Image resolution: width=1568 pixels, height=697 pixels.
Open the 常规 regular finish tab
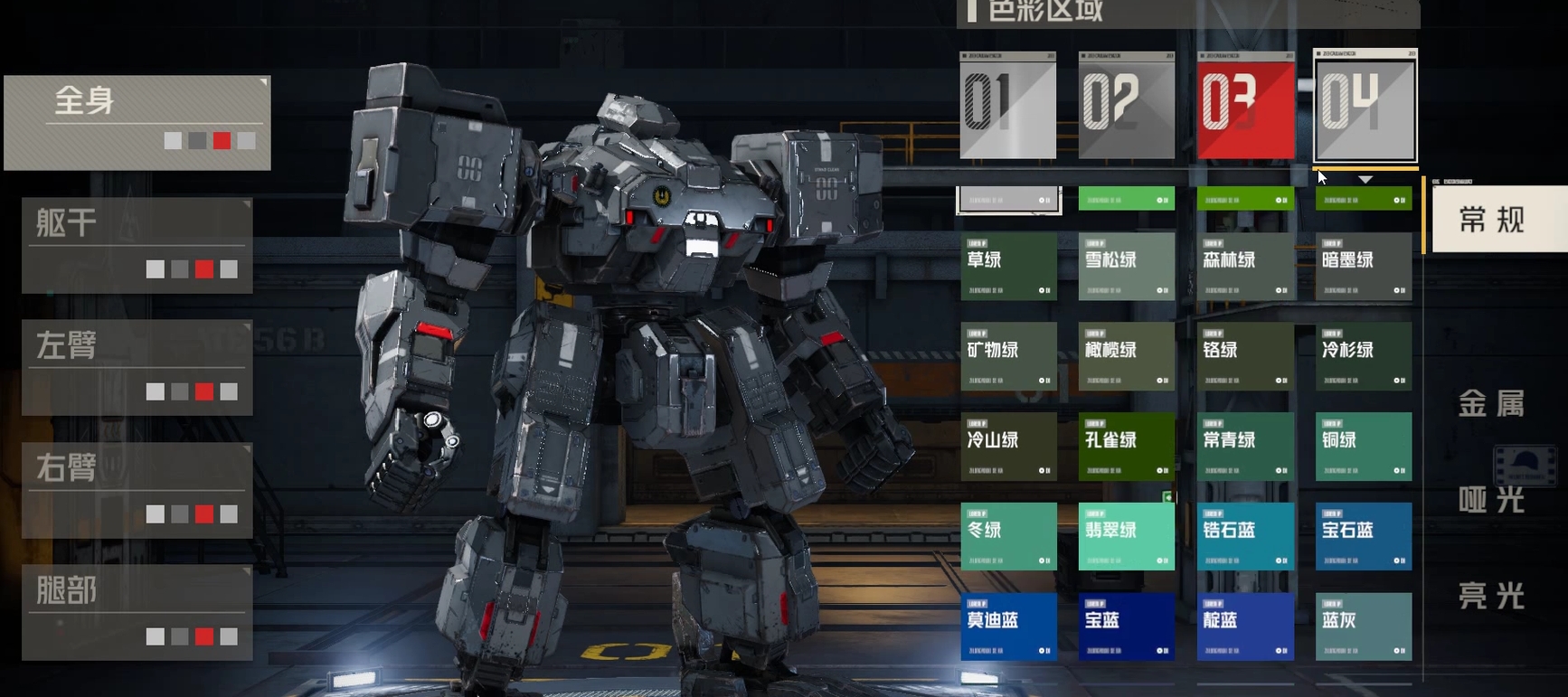[x=1494, y=219]
